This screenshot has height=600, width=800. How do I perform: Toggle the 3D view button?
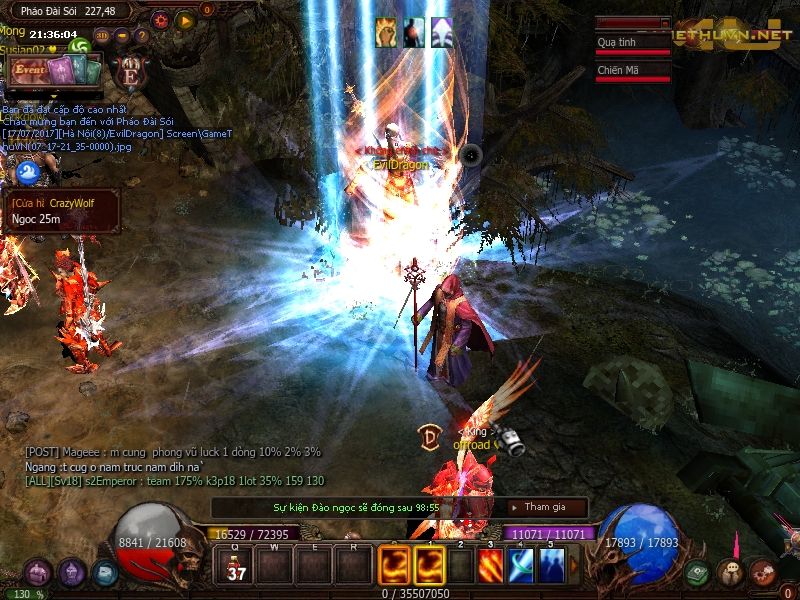pos(102,35)
